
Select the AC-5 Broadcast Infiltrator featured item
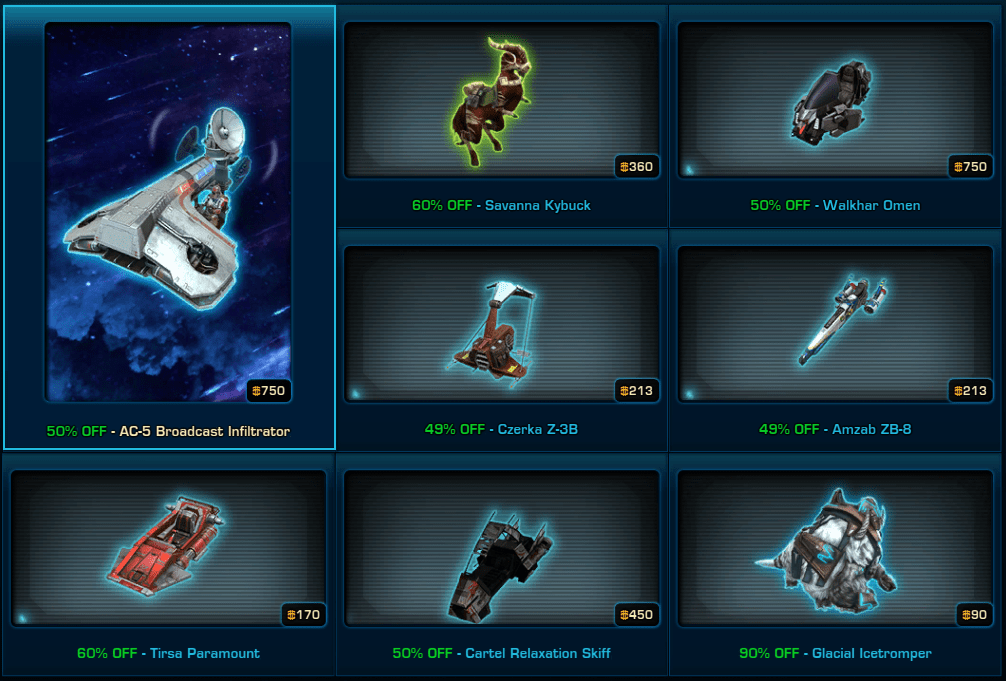click(168, 213)
